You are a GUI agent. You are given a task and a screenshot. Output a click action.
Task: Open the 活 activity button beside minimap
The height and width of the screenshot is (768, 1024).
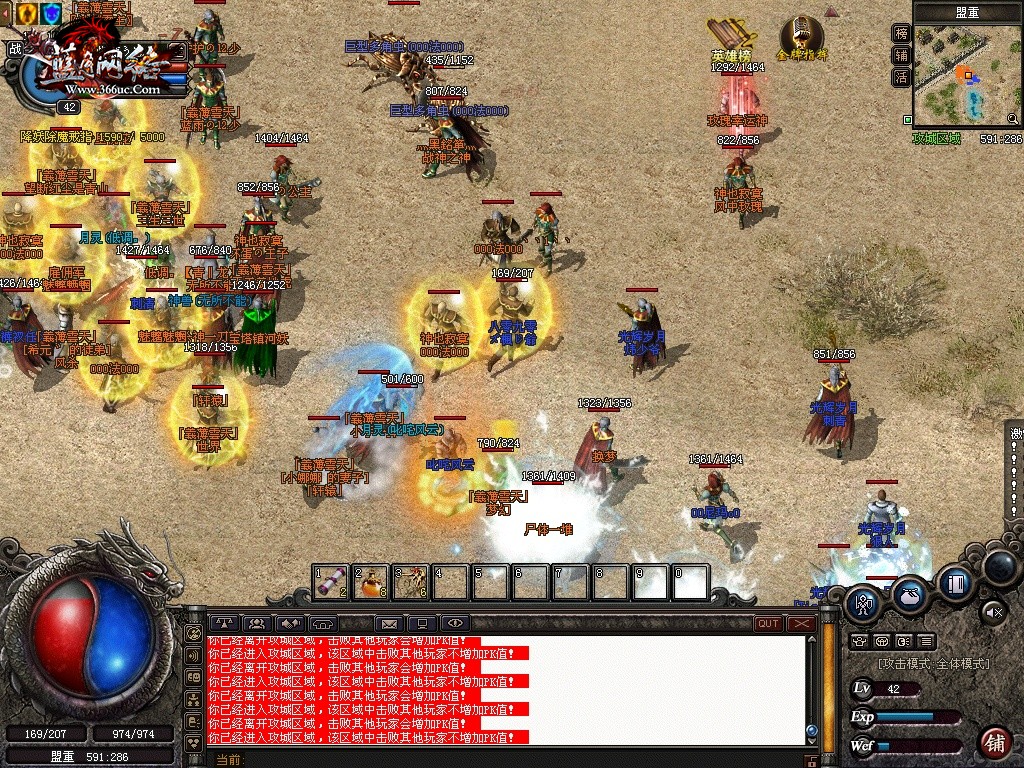901,77
